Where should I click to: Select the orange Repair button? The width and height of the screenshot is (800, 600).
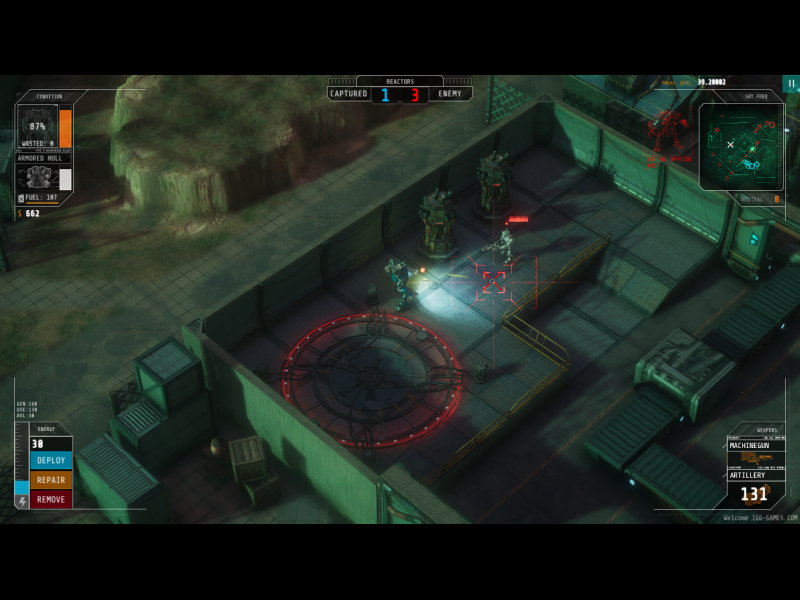point(51,480)
